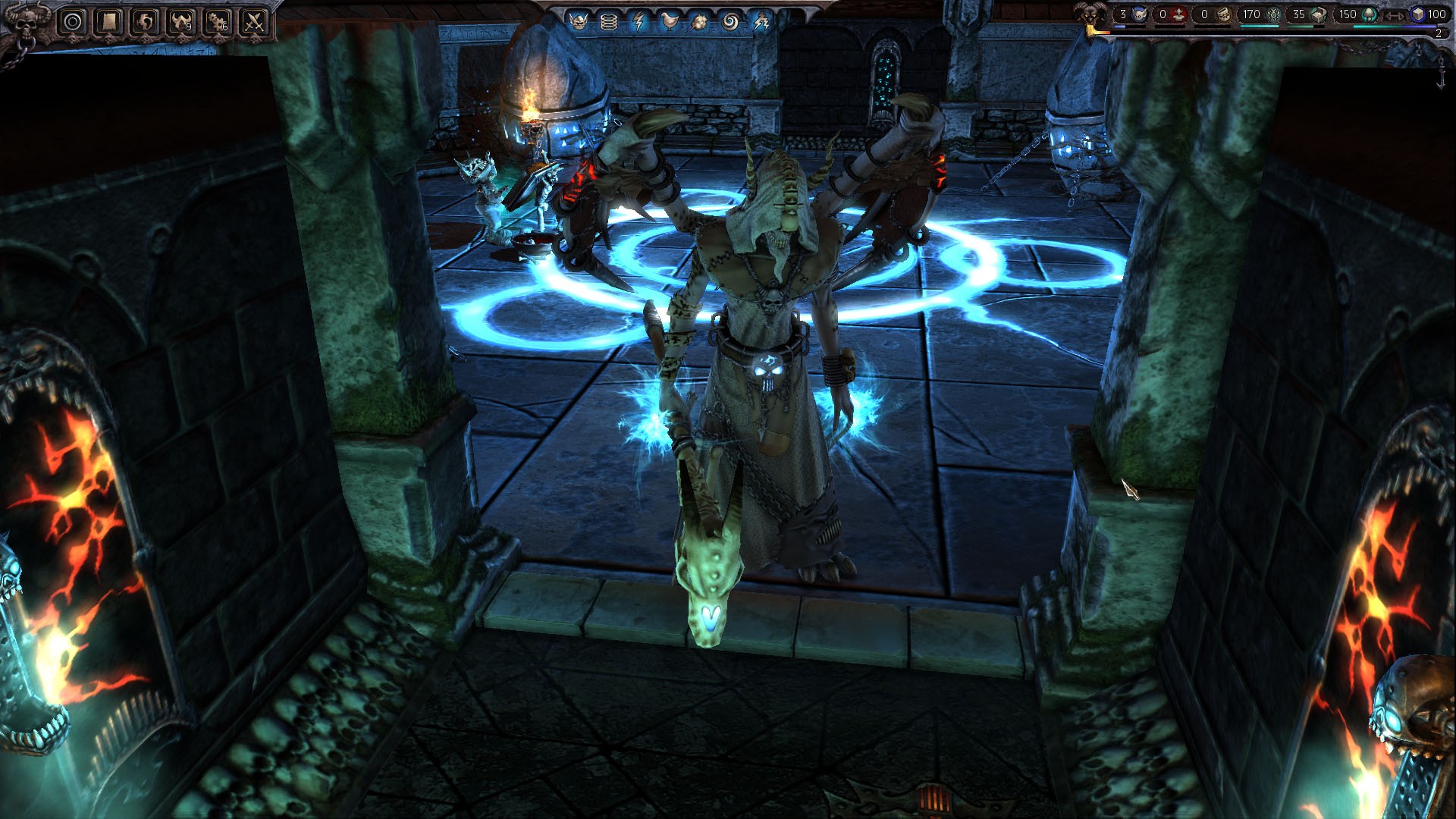
Task: Click the cube resource showing 100
Action: click(1426, 14)
